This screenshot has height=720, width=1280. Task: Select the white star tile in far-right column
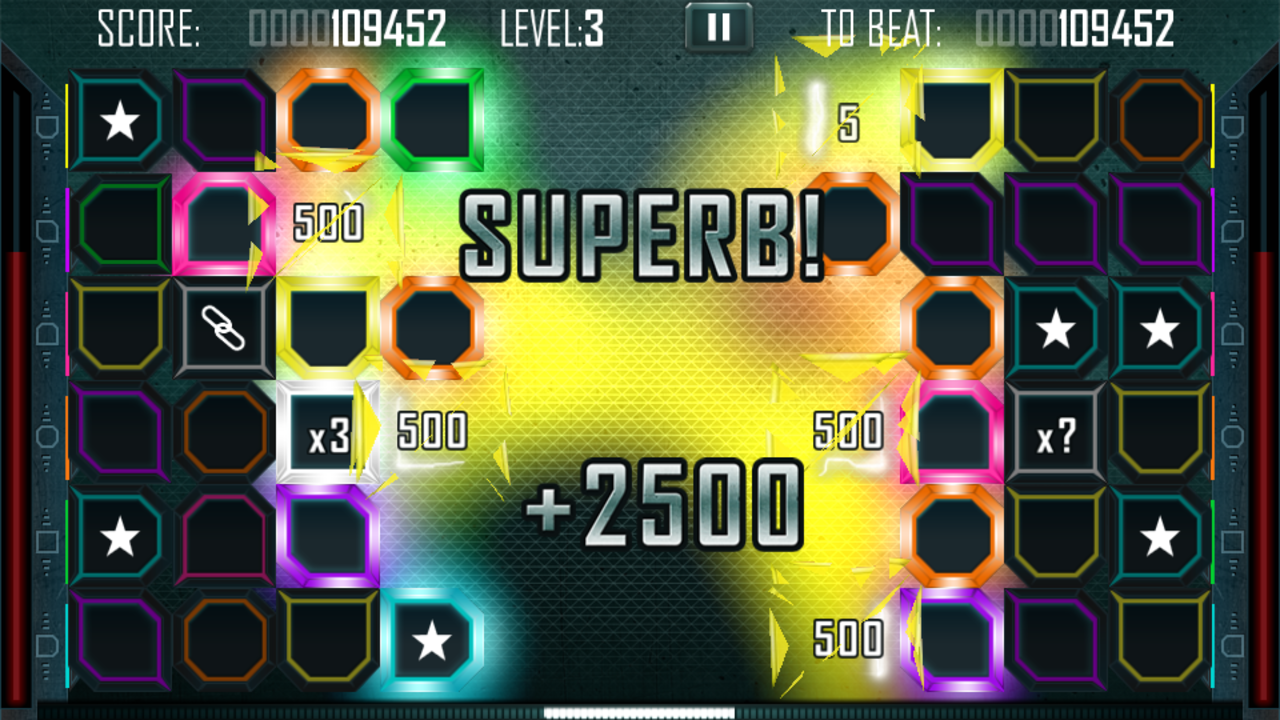pos(1161,329)
